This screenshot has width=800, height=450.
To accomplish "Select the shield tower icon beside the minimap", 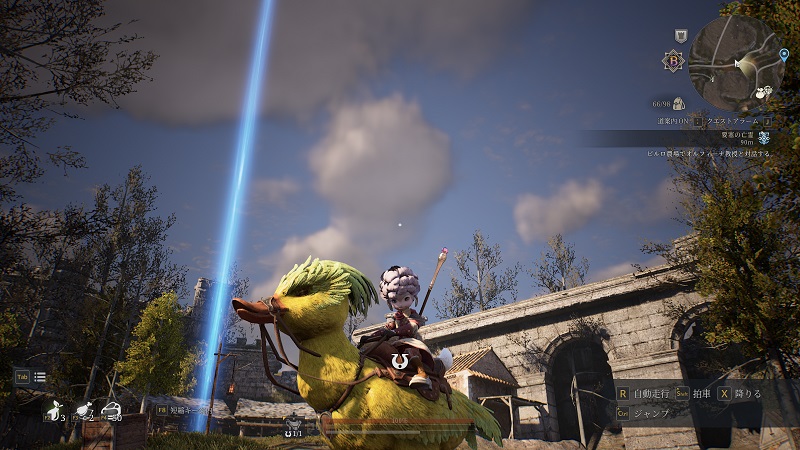I will coord(681,35).
